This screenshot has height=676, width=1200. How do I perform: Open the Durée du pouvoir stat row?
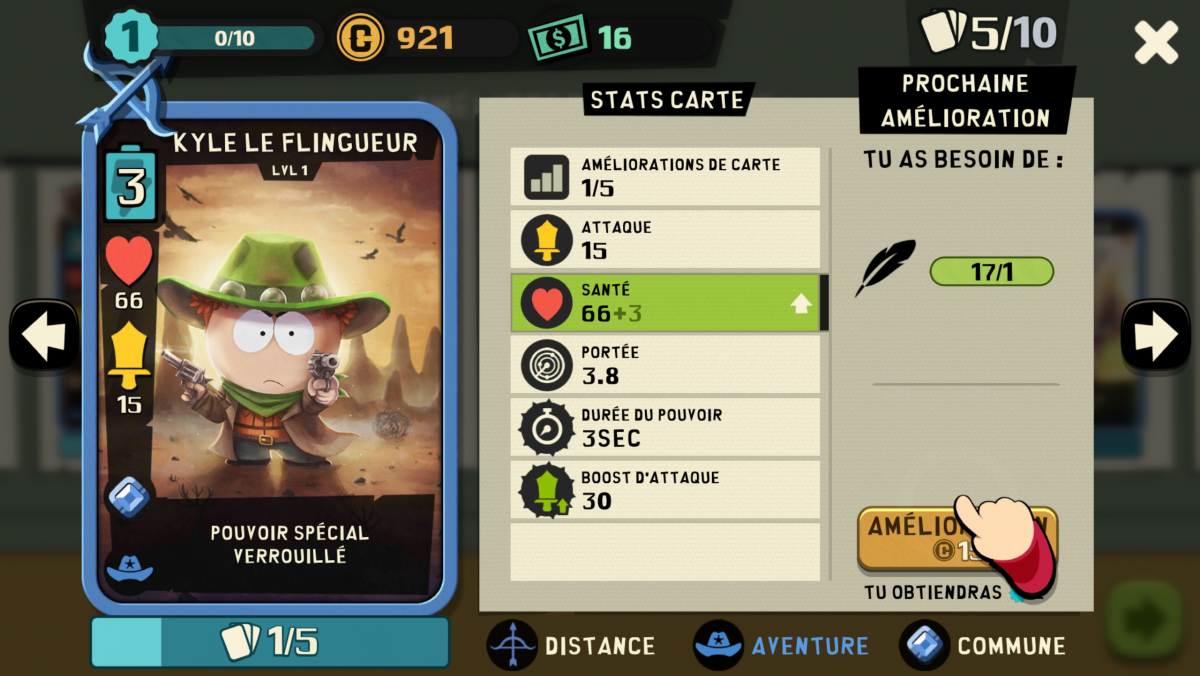(665, 427)
